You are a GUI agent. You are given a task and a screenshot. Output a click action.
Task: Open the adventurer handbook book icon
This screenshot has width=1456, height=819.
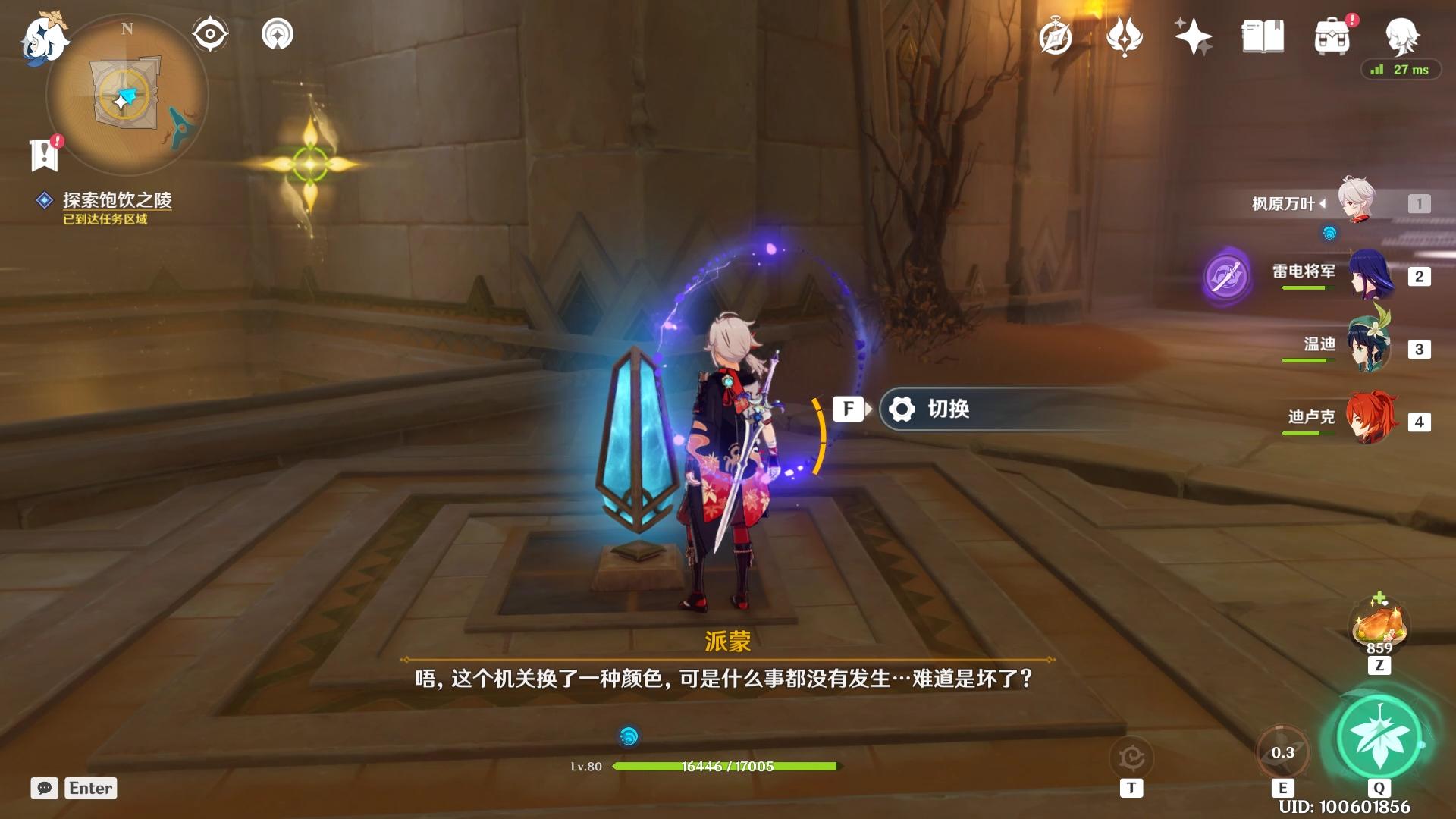click(x=1263, y=36)
